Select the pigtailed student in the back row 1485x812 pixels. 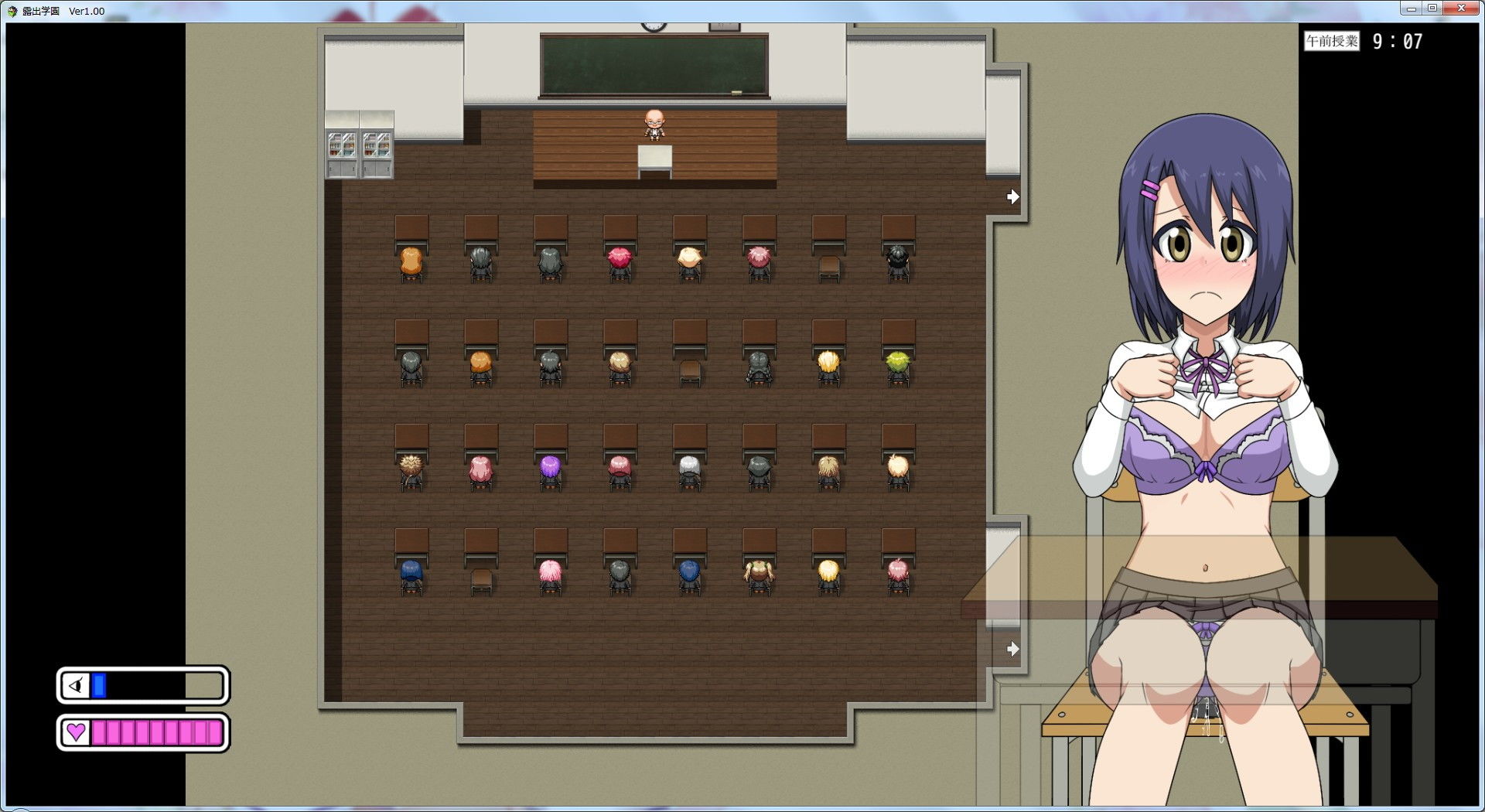coord(759,572)
